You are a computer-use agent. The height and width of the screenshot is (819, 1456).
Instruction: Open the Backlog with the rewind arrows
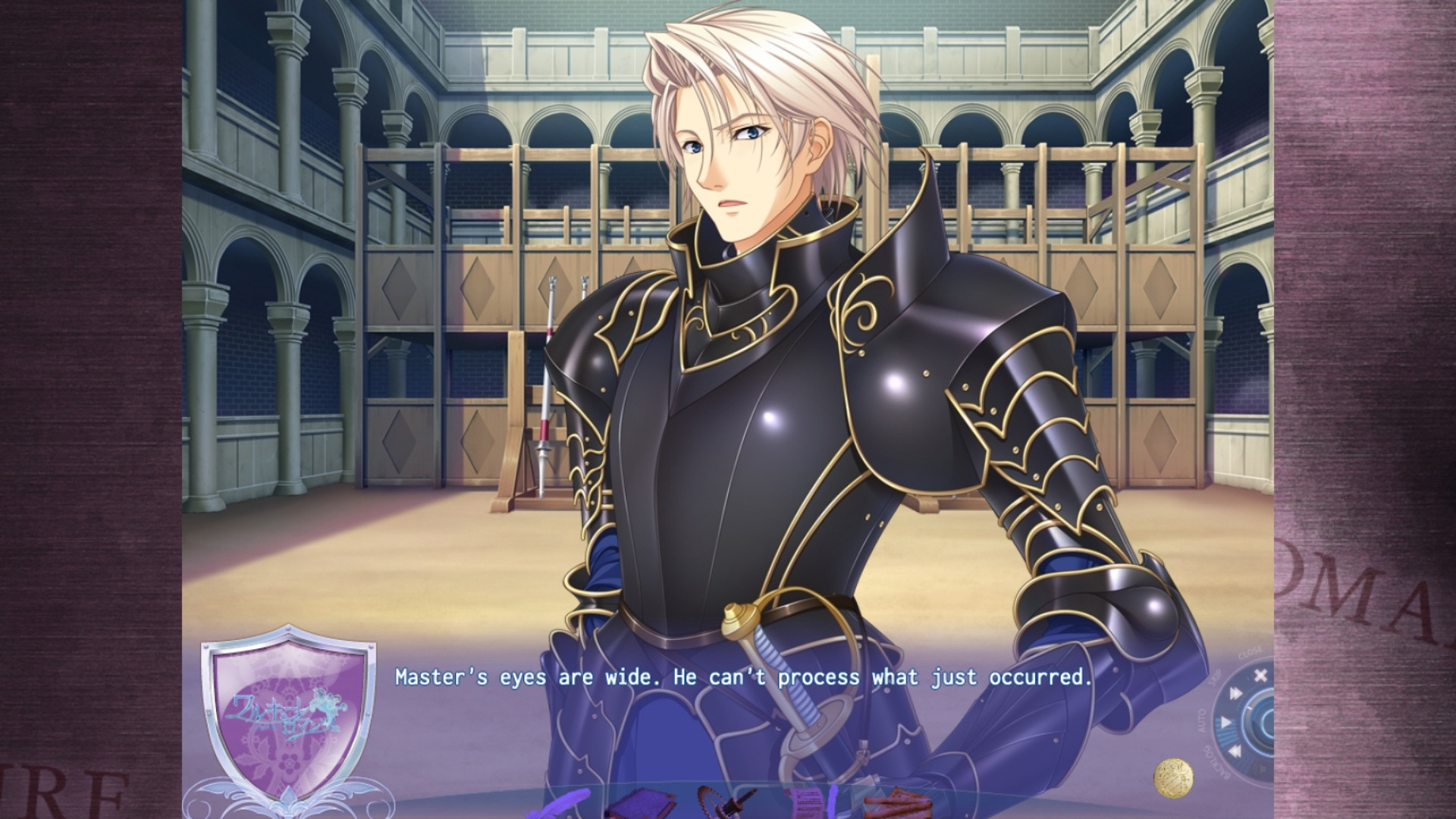[x=1234, y=752]
